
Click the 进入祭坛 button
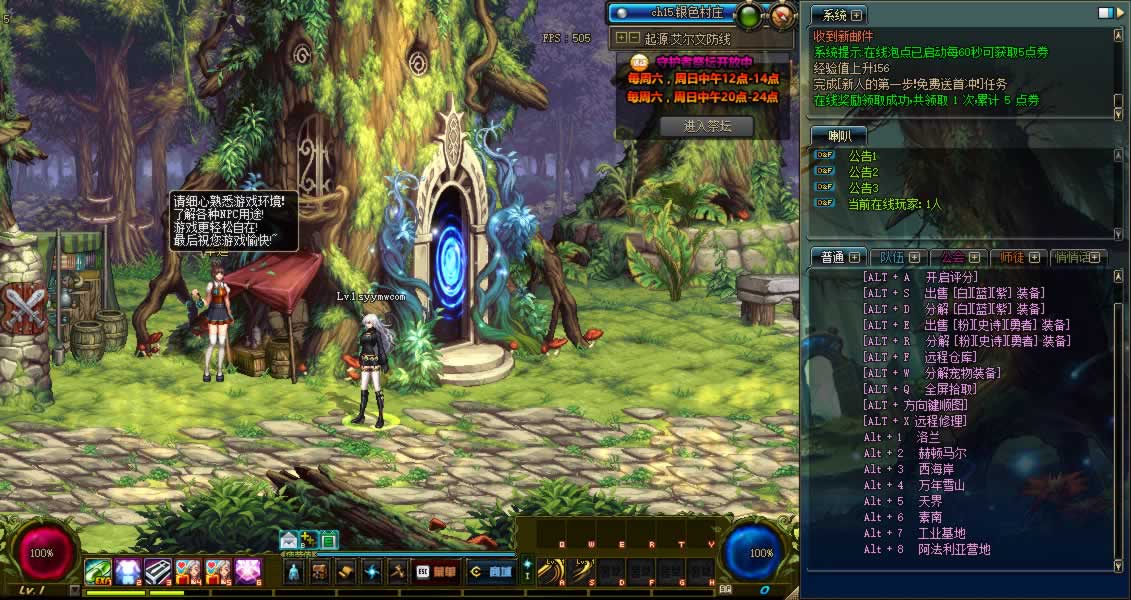pos(707,126)
